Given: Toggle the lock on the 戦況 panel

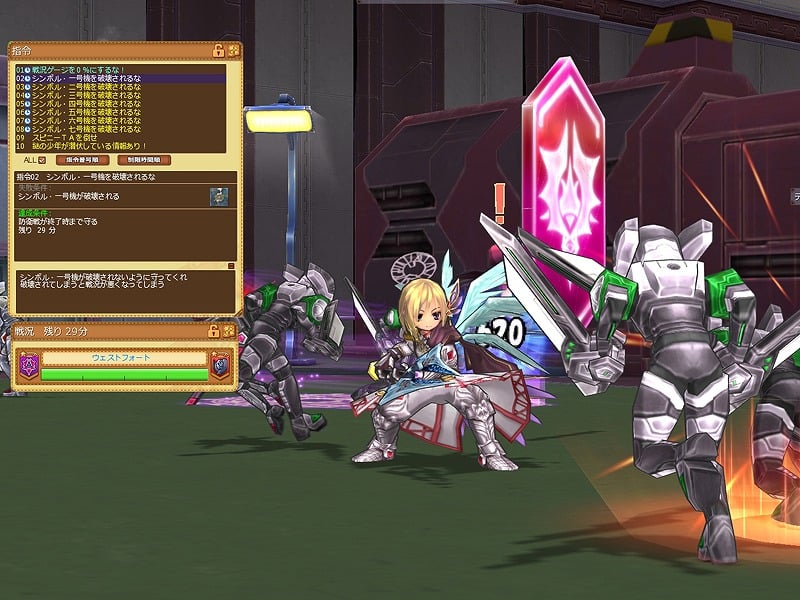Looking at the screenshot, I should [213, 330].
